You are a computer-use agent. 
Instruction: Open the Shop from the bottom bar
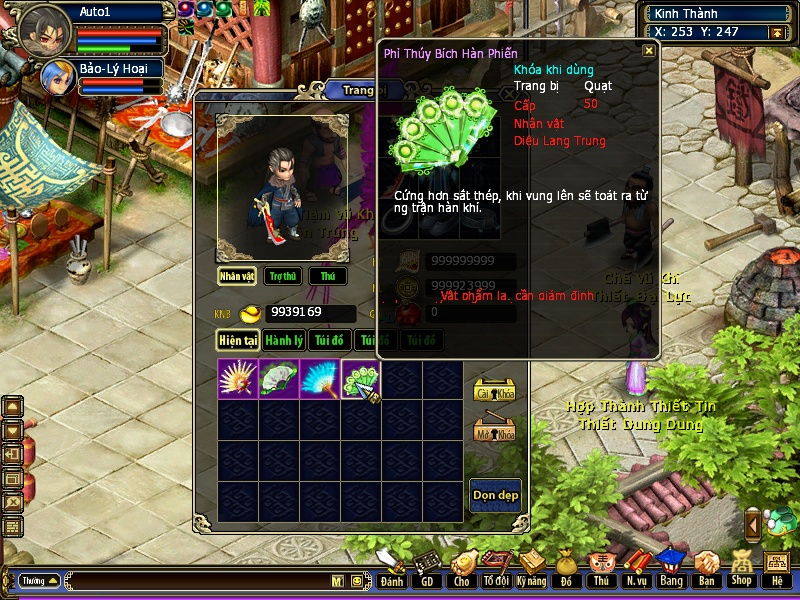(740, 568)
